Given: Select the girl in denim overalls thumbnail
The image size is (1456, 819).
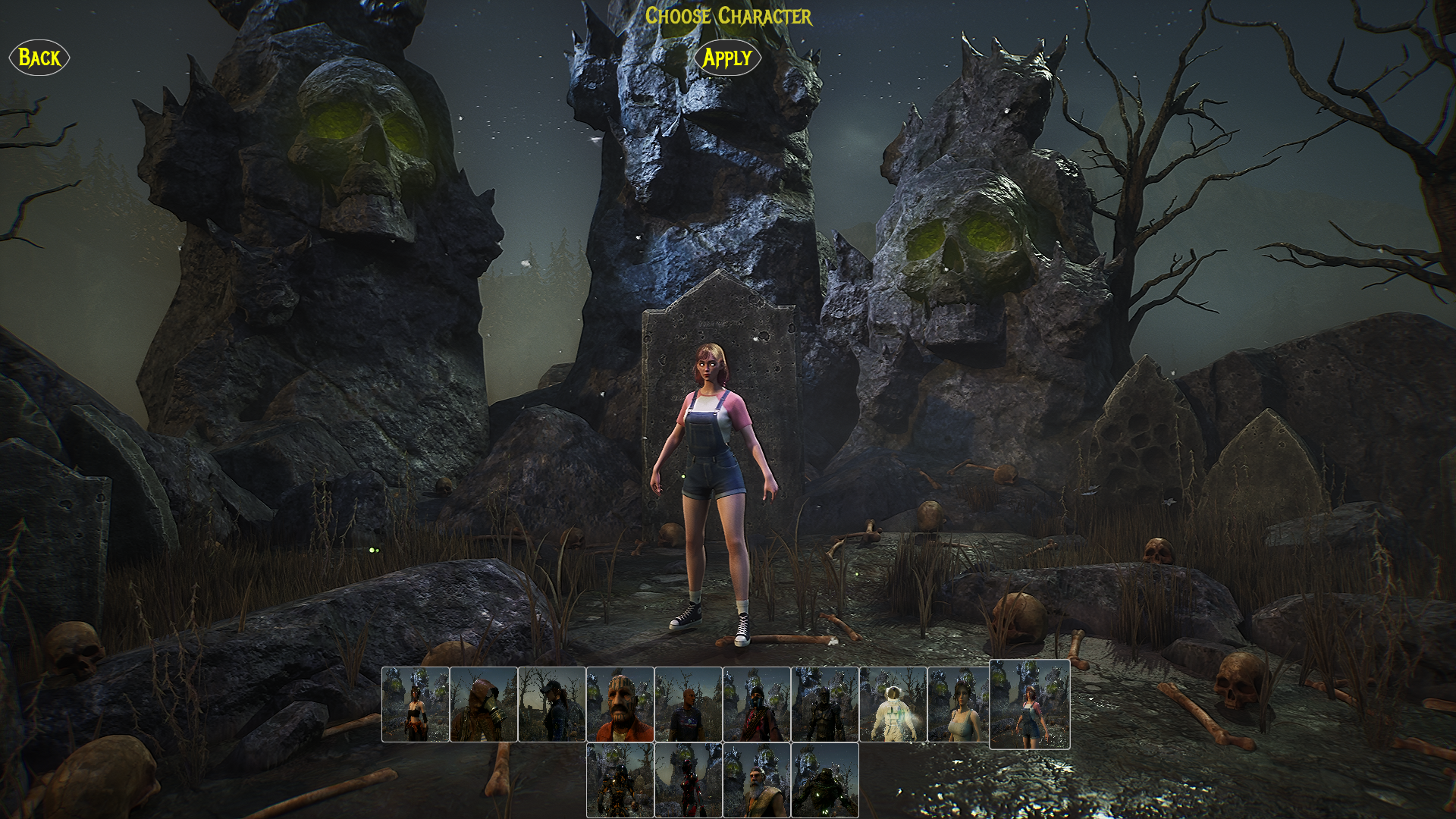Looking at the screenshot, I should 1029,704.
